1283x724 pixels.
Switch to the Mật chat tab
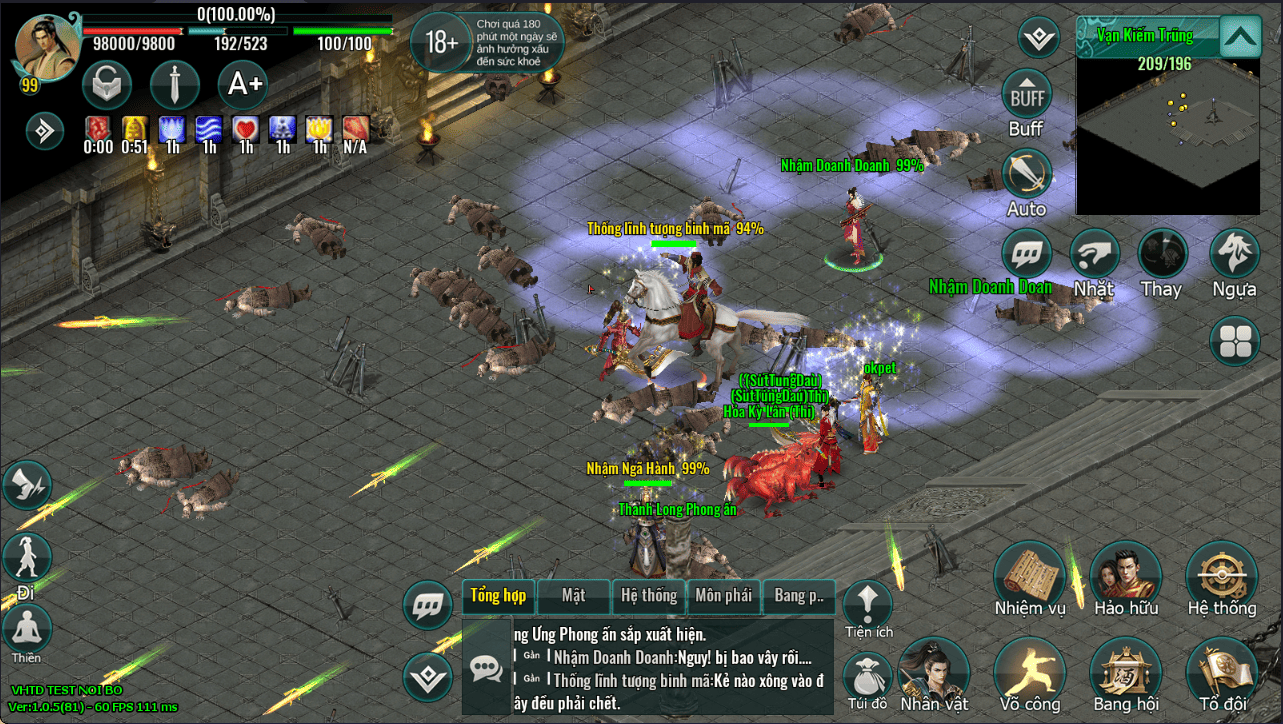(573, 596)
